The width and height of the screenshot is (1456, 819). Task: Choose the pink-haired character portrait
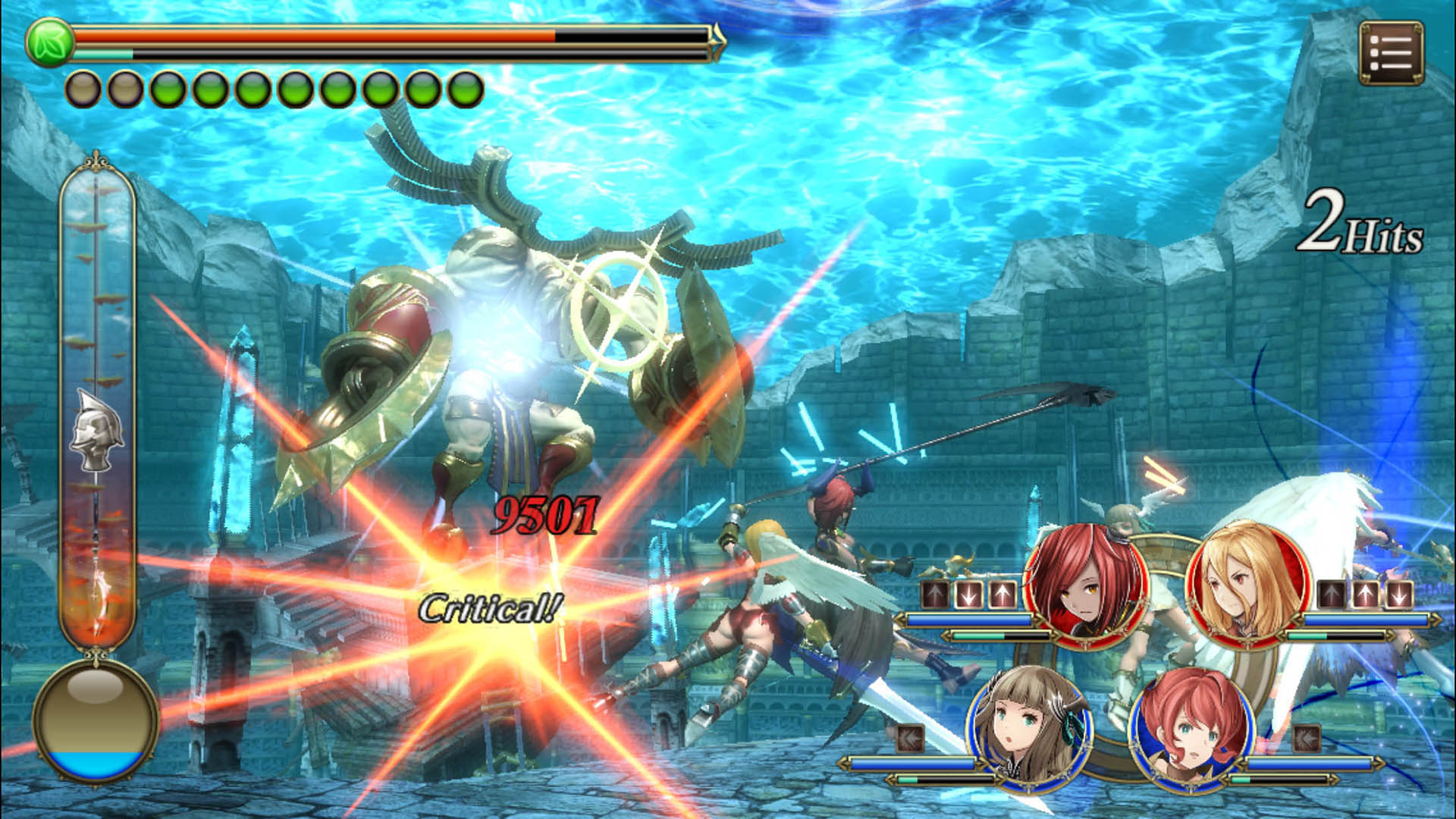point(1191,730)
